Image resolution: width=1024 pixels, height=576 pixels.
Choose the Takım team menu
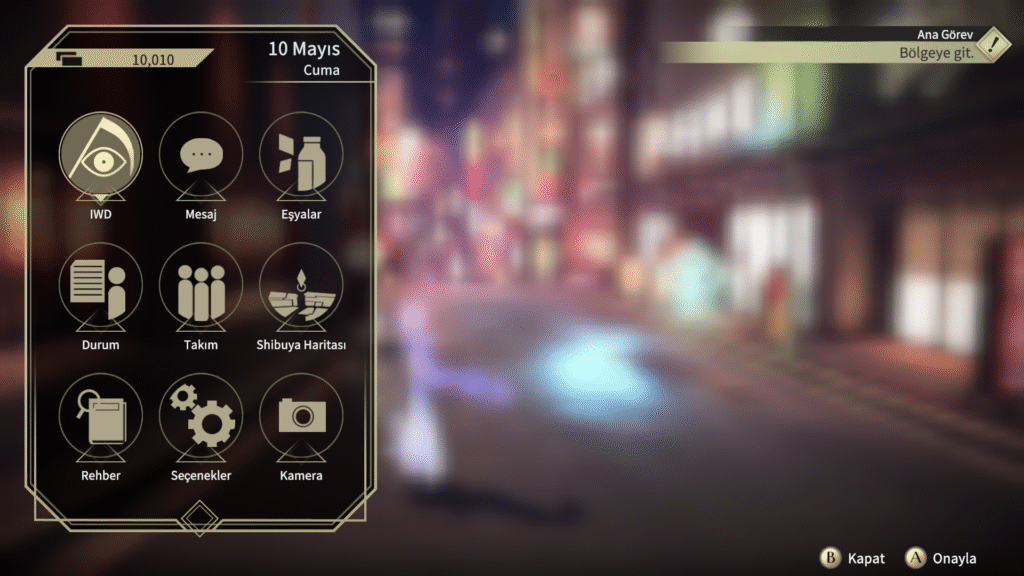pyautogui.click(x=201, y=286)
